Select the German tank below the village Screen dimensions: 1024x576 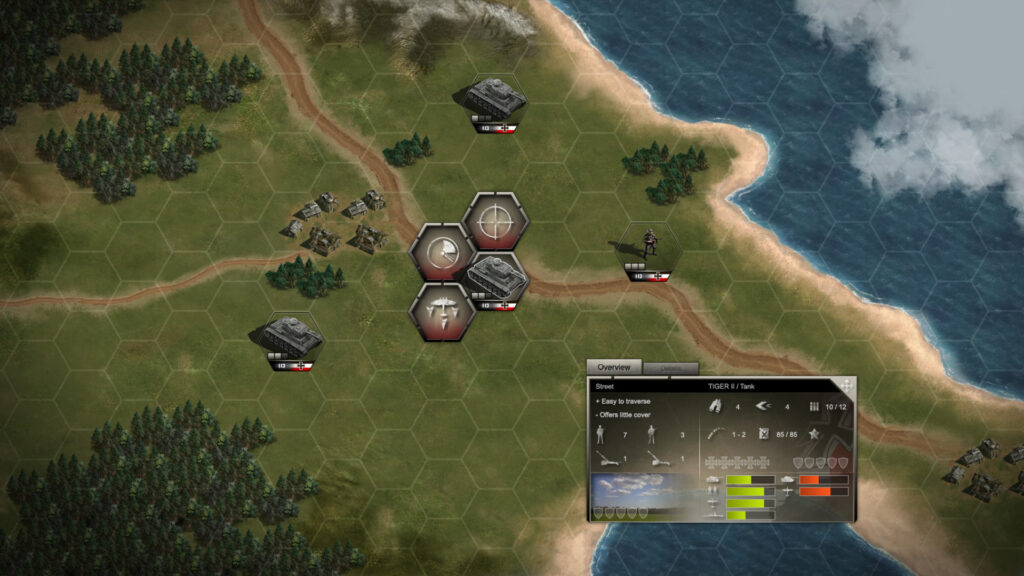point(293,337)
